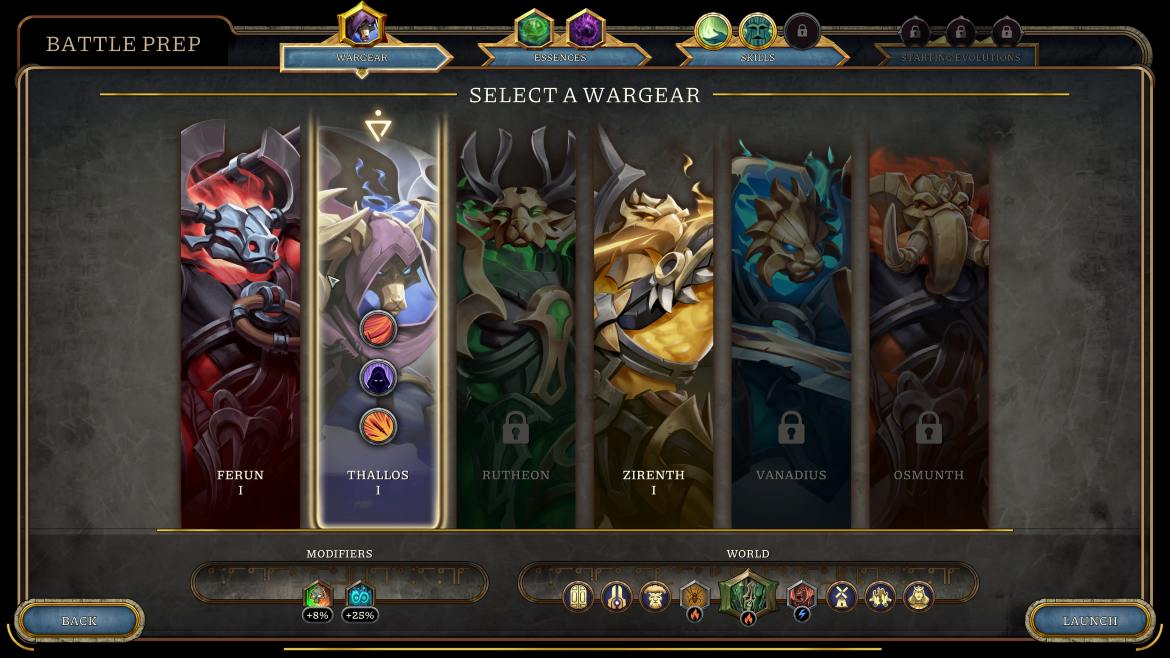Click the hooded figure ability on Thallos
1170x658 pixels.
(x=378, y=377)
